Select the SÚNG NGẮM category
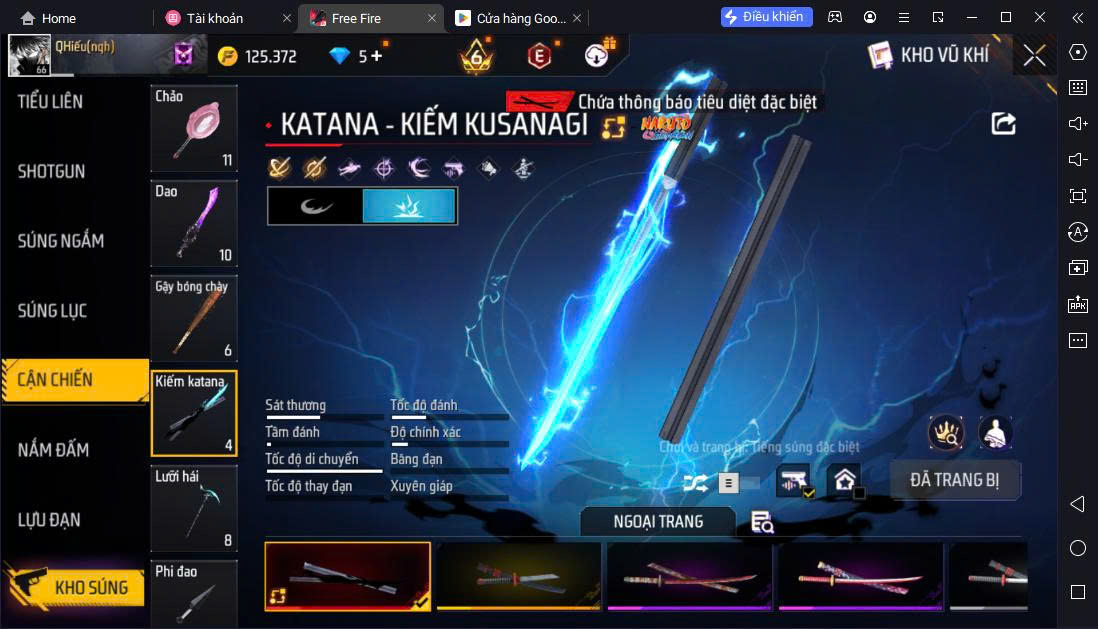 (x=62, y=241)
